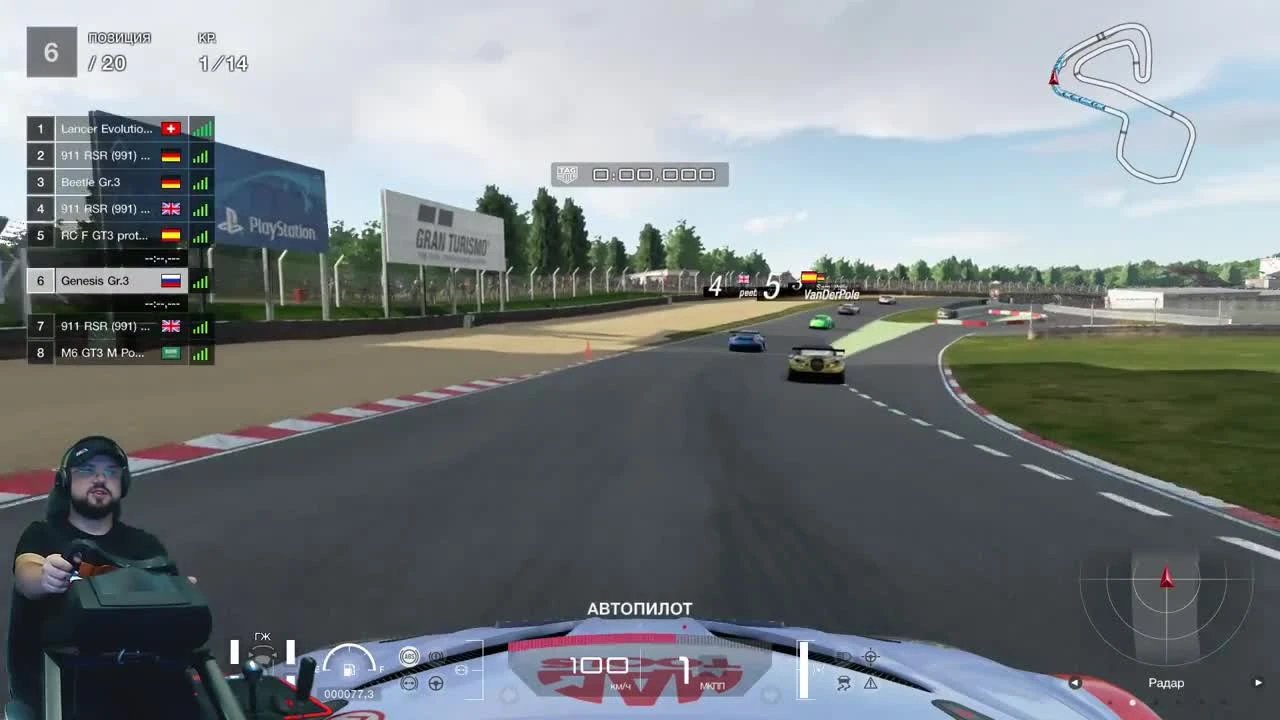Expand the leaderboard entry for 911 RSR
Image resolution: width=1280 pixels, height=720 pixels.
click(103, 155)
